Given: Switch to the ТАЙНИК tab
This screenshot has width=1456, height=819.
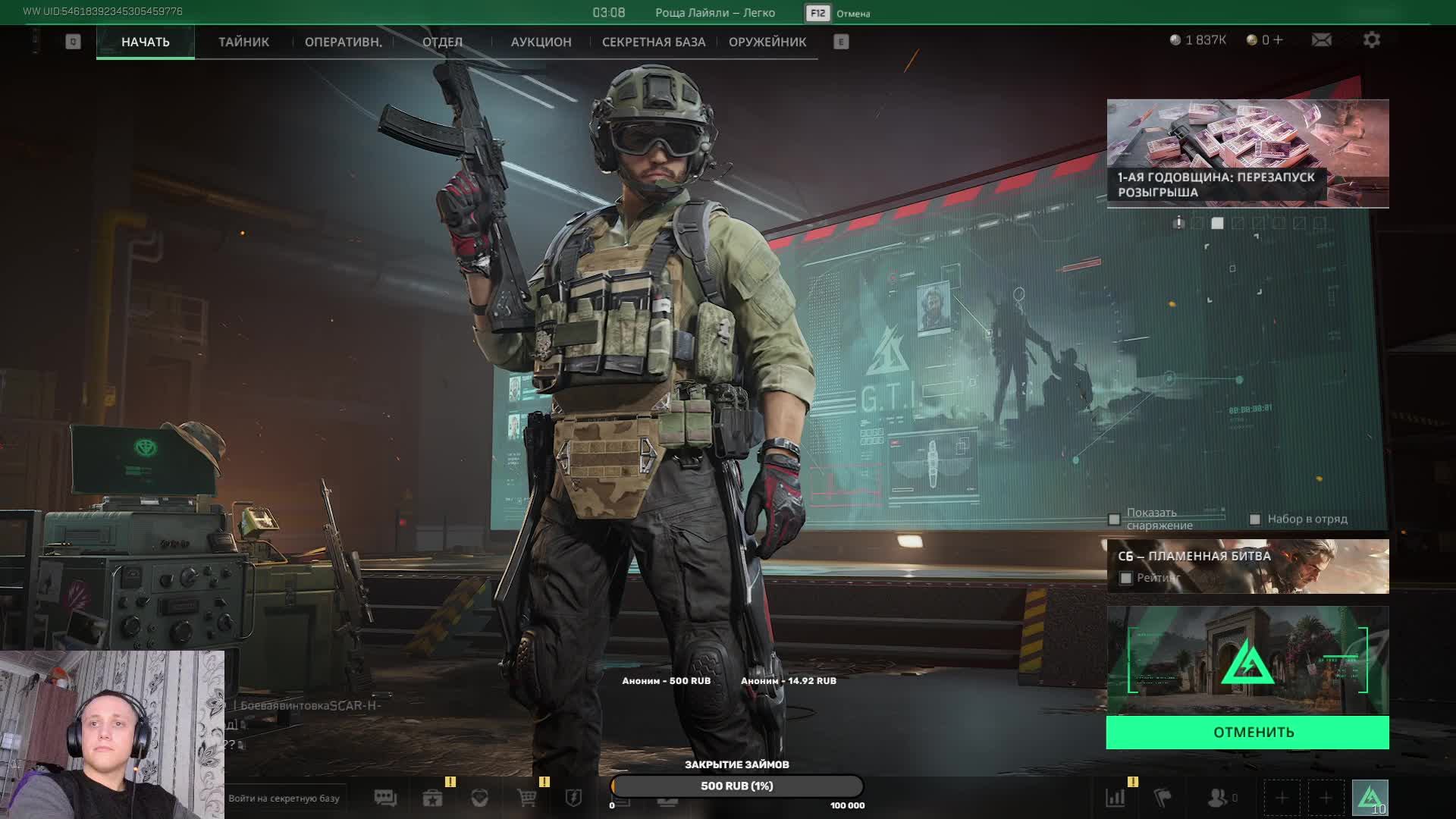Looking at the screenshot, I should pos(243,42).
